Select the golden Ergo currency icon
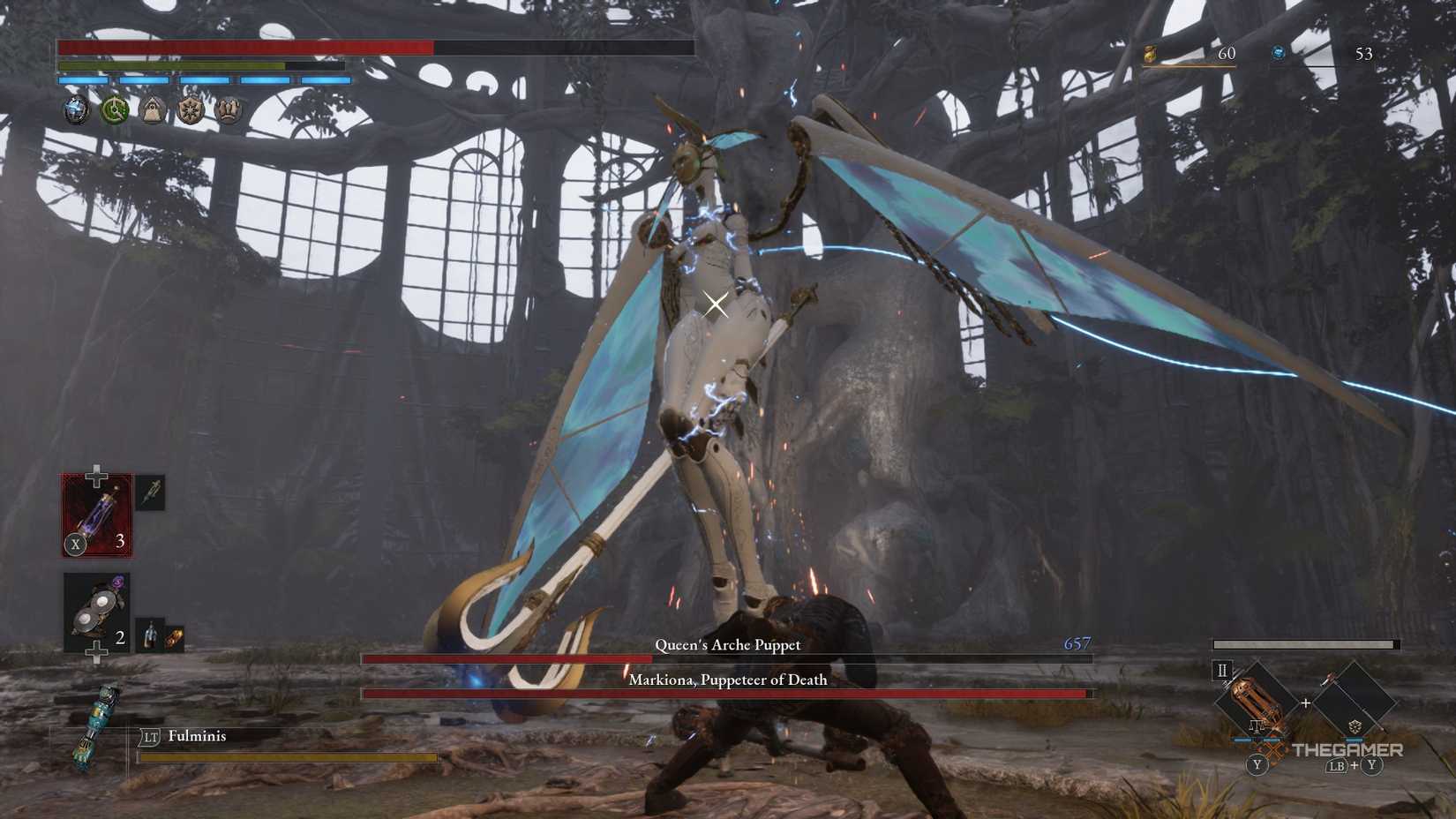The image size is (1456, 819). coord(1152,53)
